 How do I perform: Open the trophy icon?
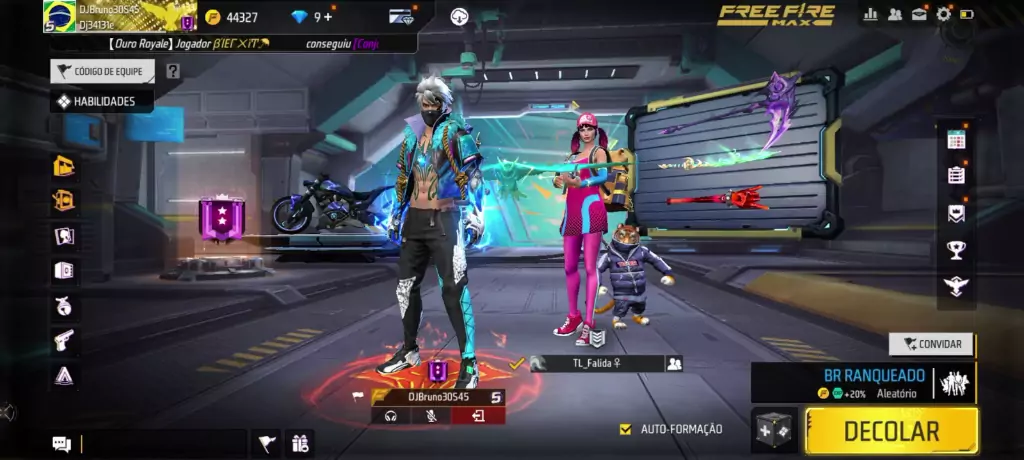point(956,250)
